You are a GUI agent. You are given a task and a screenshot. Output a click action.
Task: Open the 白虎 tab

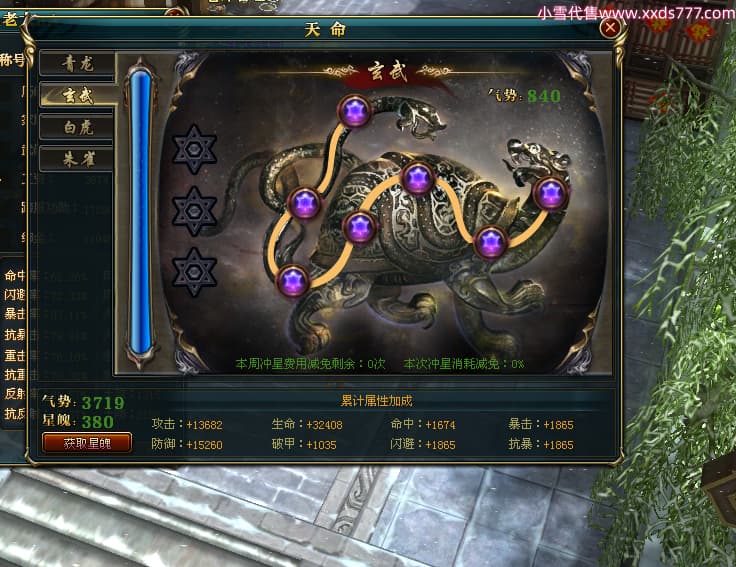(x=76, y=127)
